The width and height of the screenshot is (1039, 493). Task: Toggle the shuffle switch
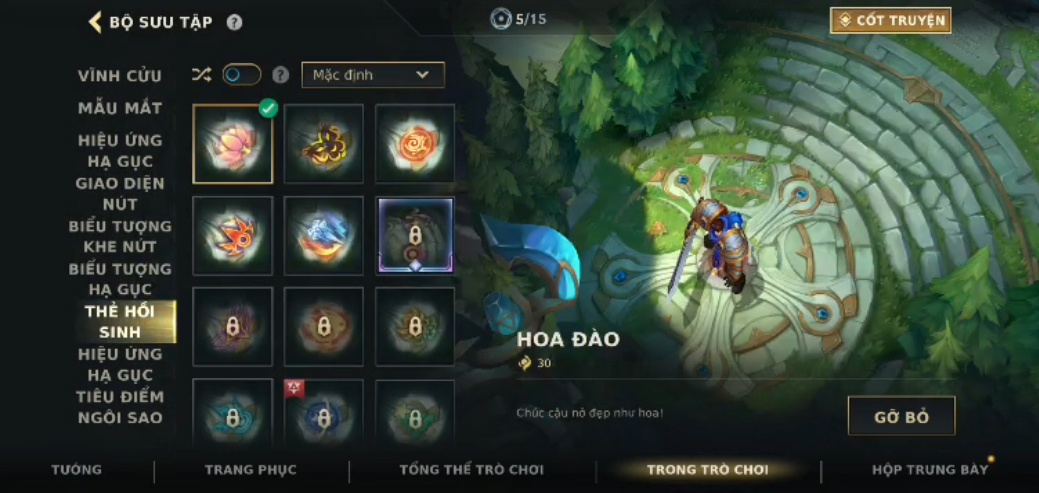pos(241,75)
